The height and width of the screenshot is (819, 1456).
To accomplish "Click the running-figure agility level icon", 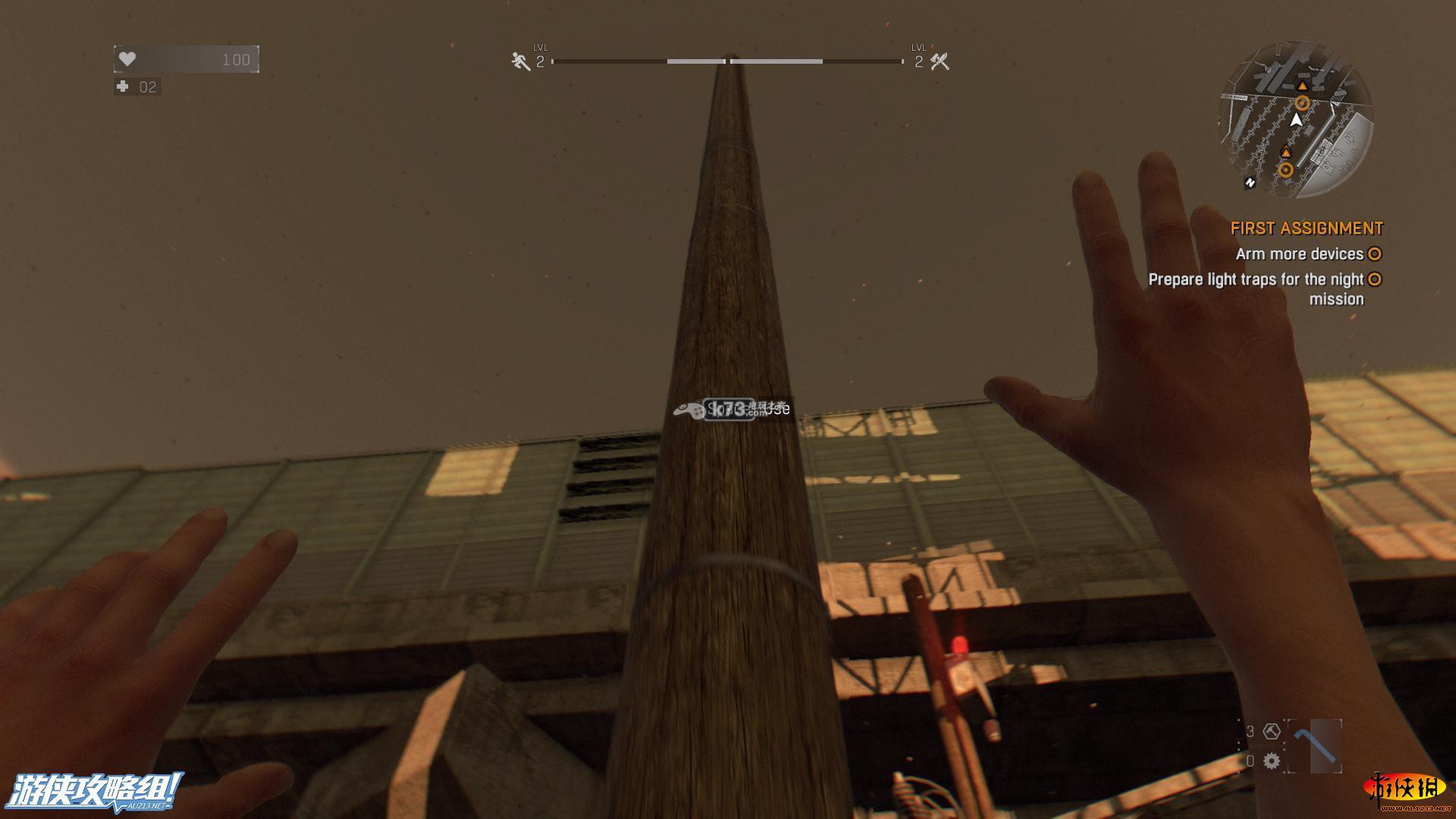I will click(x=521, y=61).
